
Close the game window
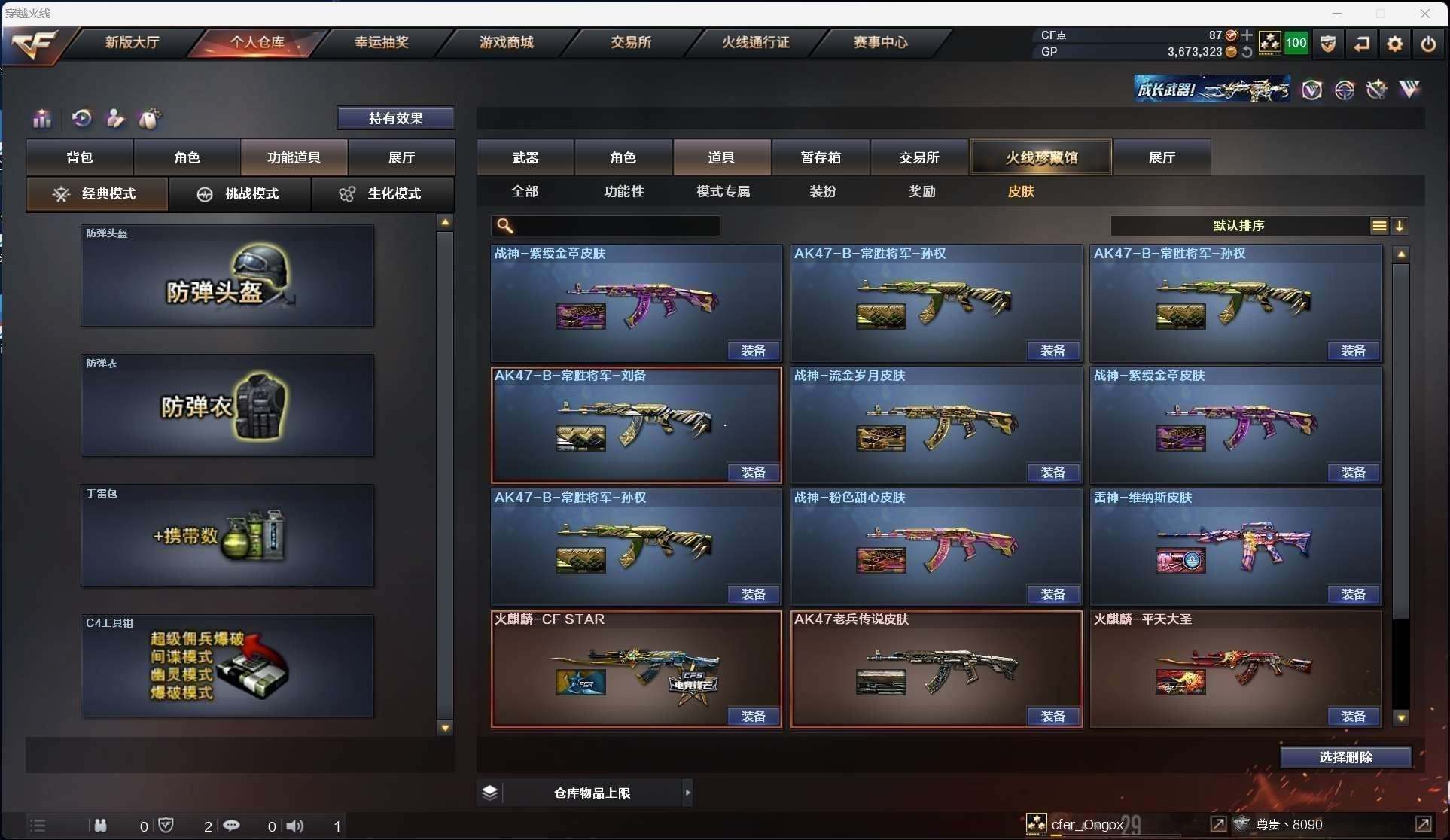coord(1424,14)
